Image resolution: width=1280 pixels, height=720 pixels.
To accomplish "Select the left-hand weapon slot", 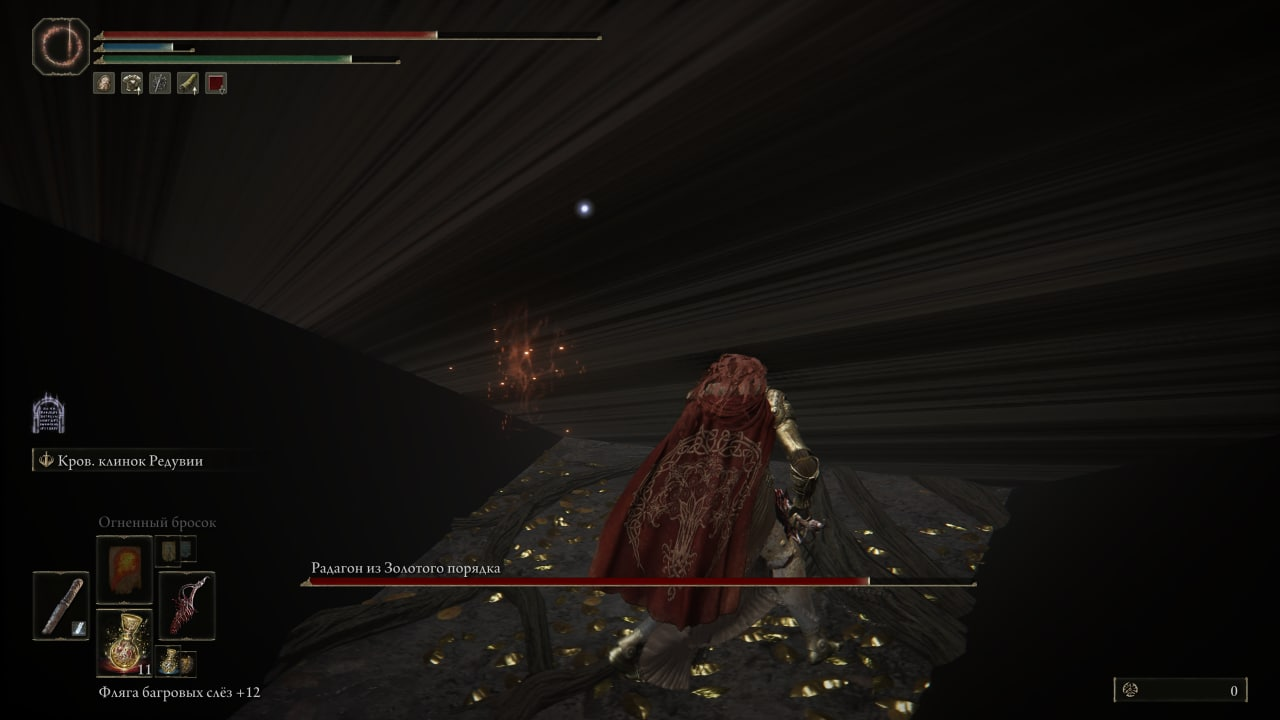I will pyautogui.click(x=61, y=605).
